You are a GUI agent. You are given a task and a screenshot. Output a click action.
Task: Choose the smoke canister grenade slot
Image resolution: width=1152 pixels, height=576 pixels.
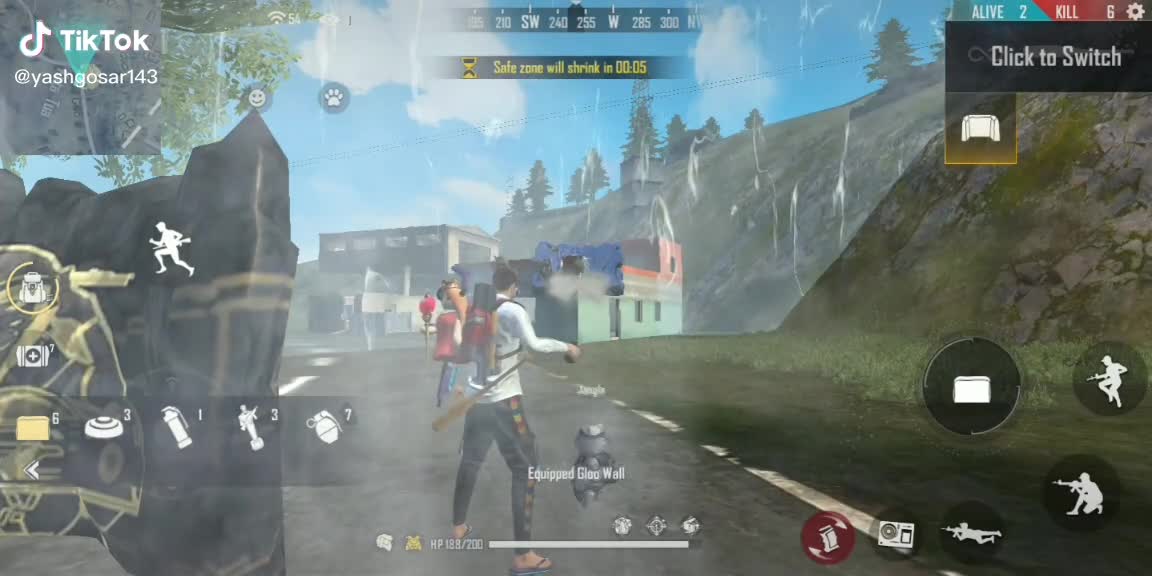177,427
